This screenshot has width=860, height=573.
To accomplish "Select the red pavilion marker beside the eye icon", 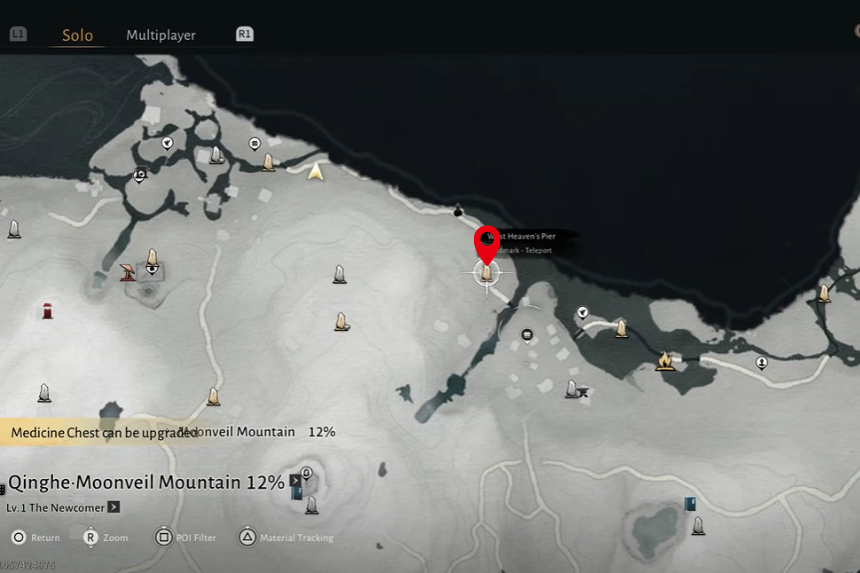I will click(x=128, y=272).
